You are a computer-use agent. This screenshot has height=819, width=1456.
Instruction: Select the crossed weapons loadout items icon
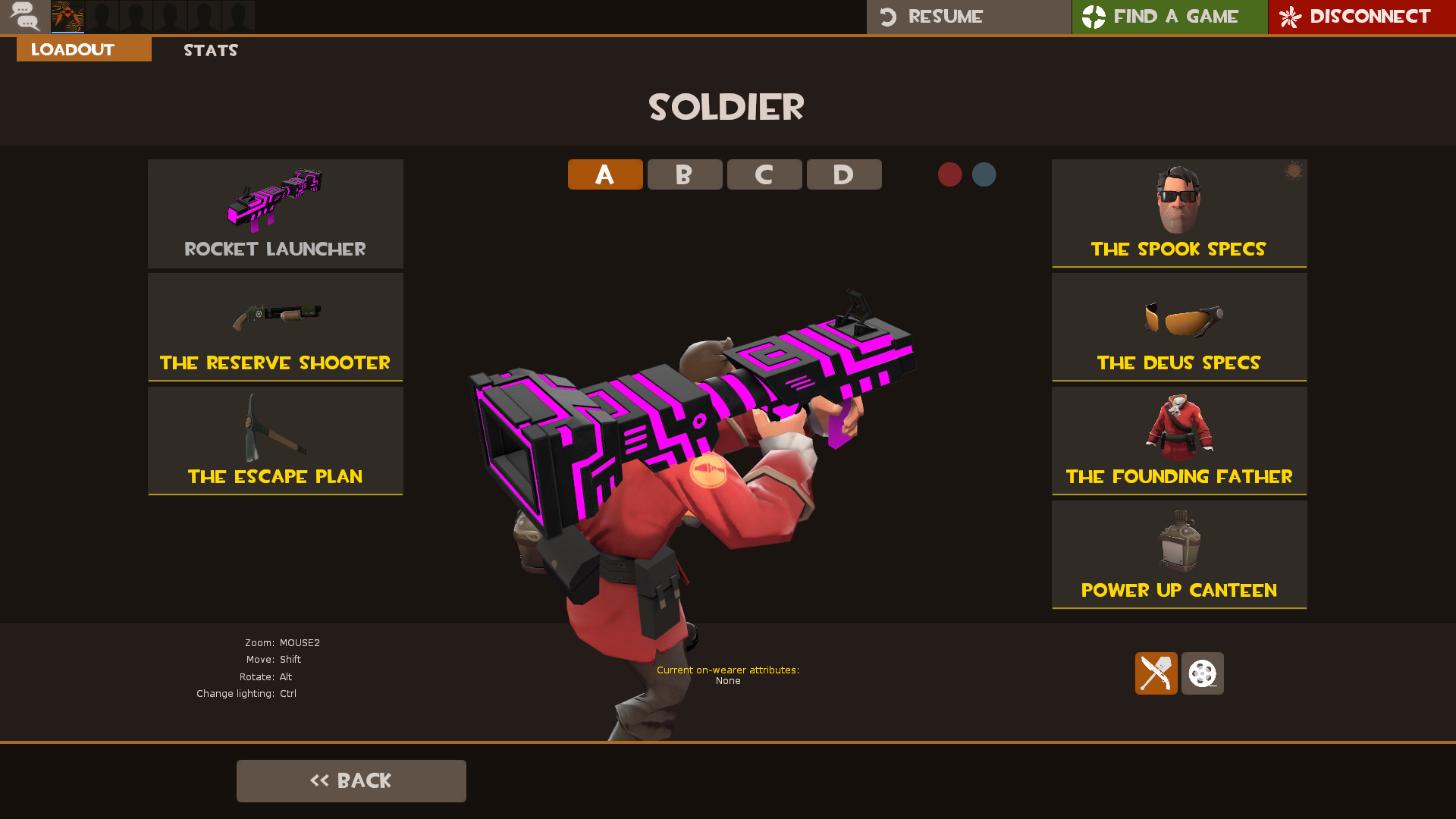[1156, 673]
